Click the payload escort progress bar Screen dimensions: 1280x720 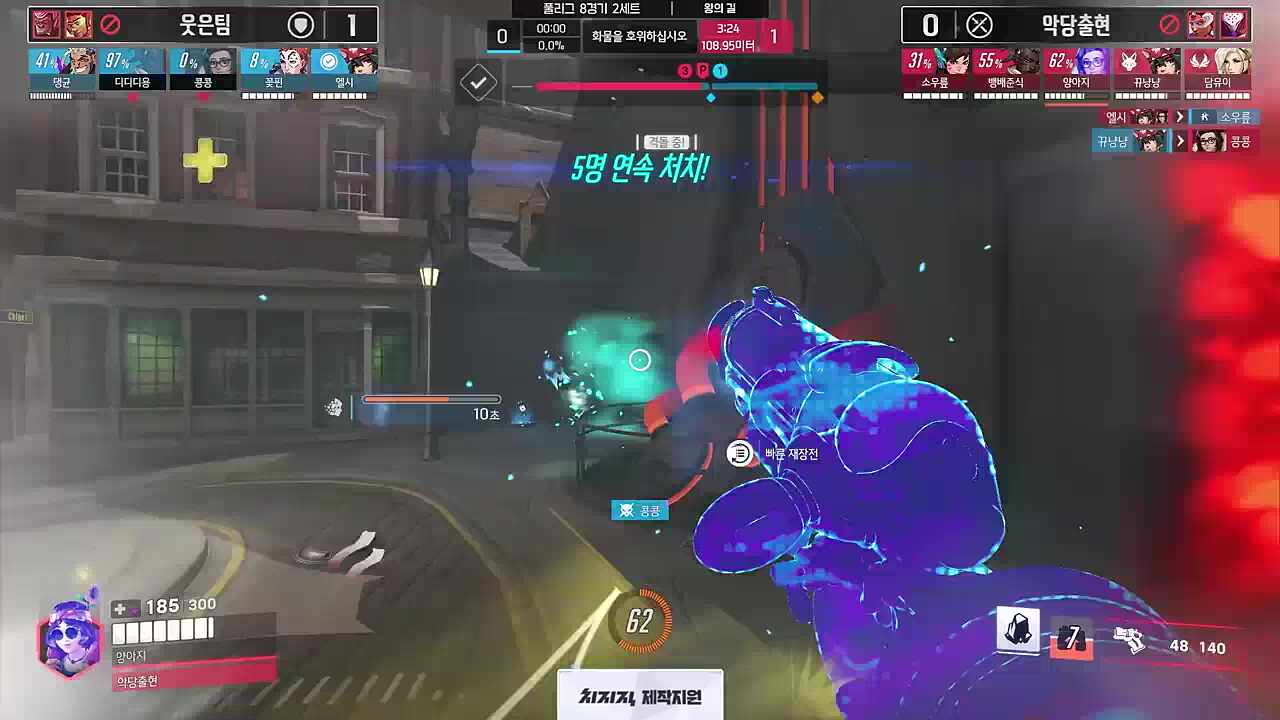670,86
